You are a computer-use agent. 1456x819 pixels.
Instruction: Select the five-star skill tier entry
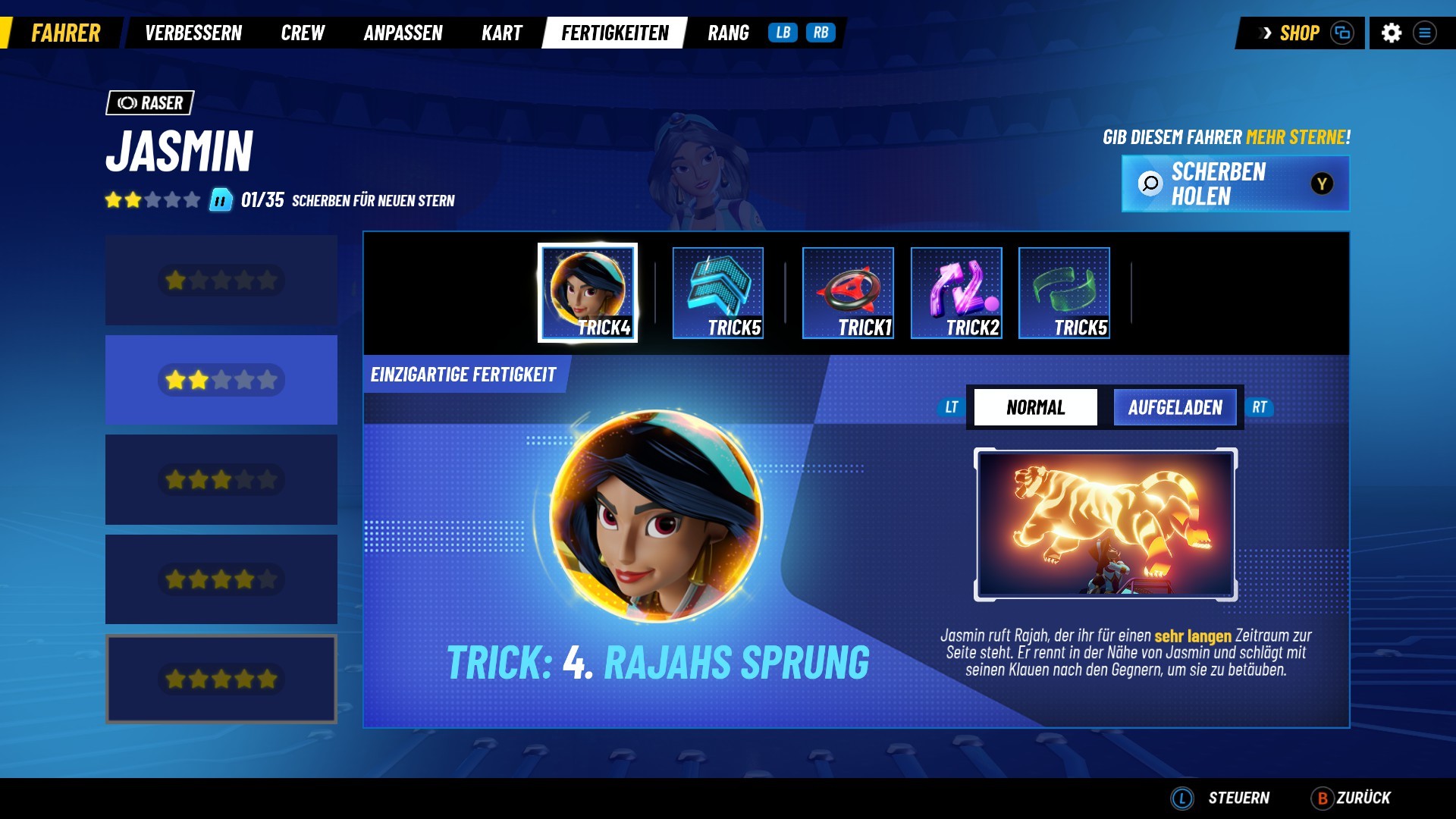tap(221, 679)
